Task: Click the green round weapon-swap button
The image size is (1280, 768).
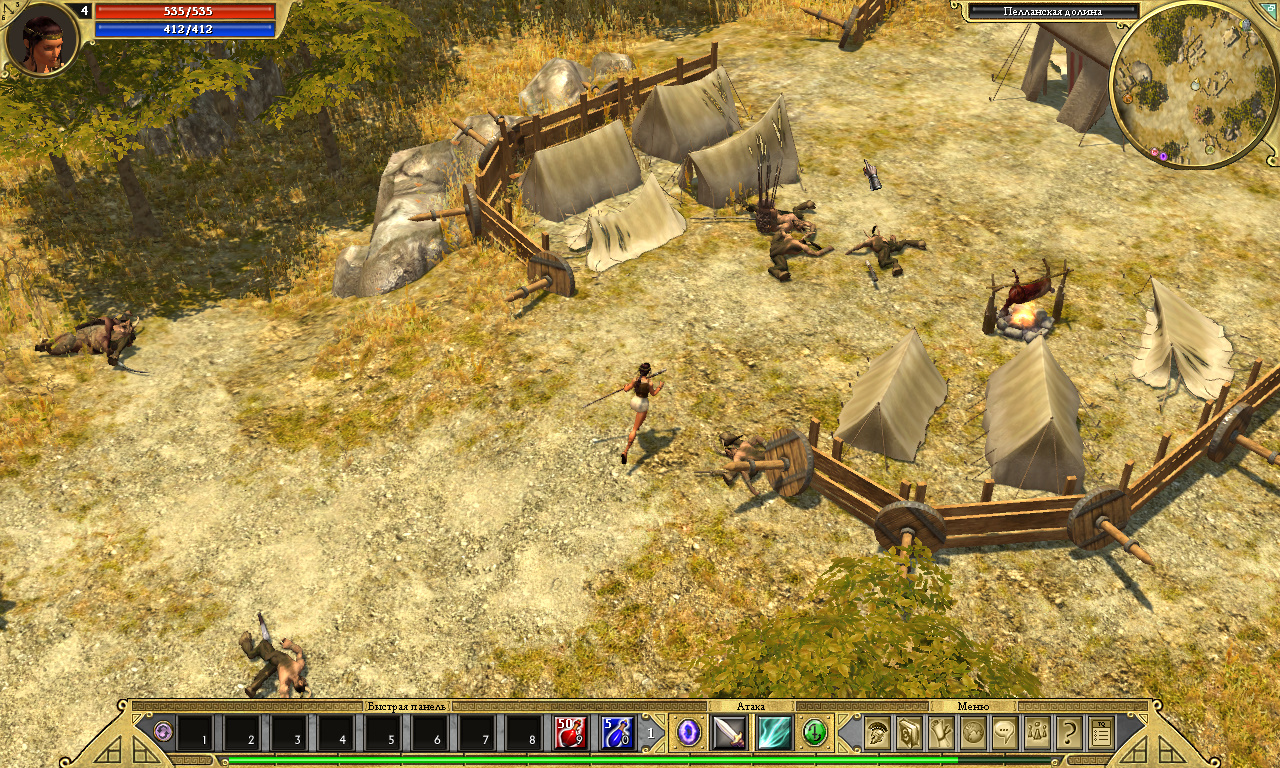Action: (815, 733)
